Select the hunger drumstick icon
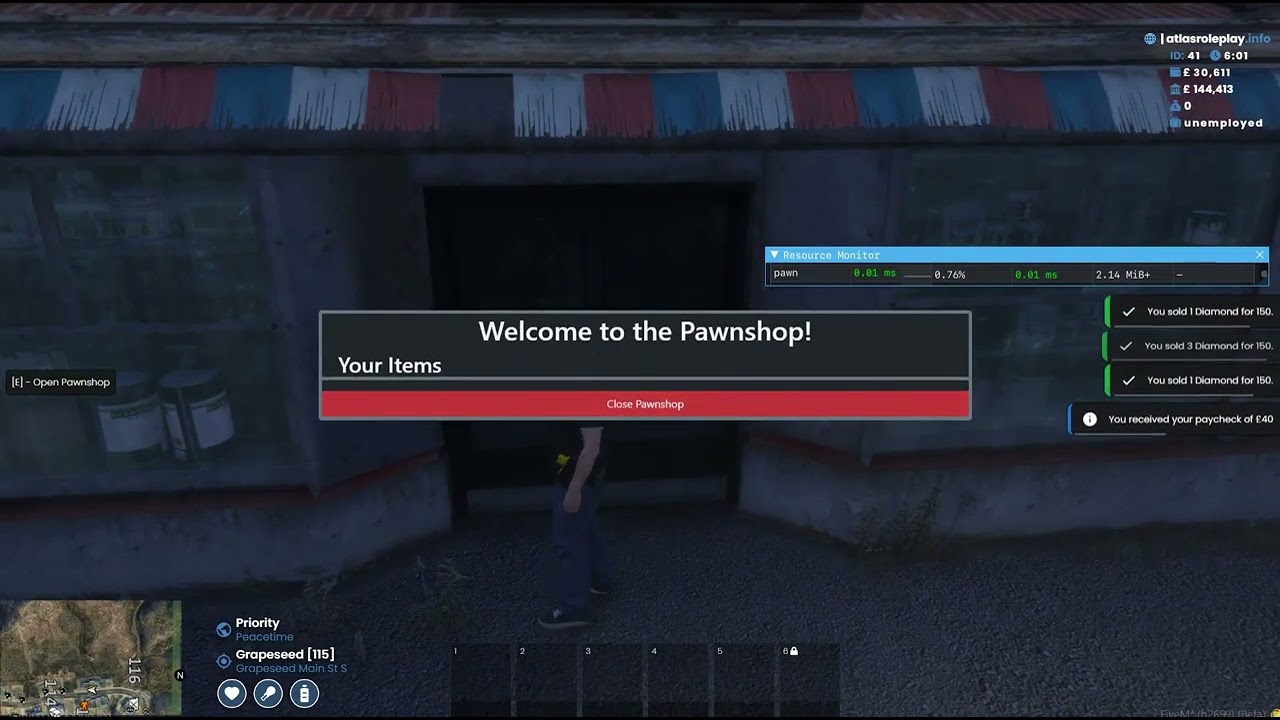The image size is (1280, 720). click(x=267, y=693)
